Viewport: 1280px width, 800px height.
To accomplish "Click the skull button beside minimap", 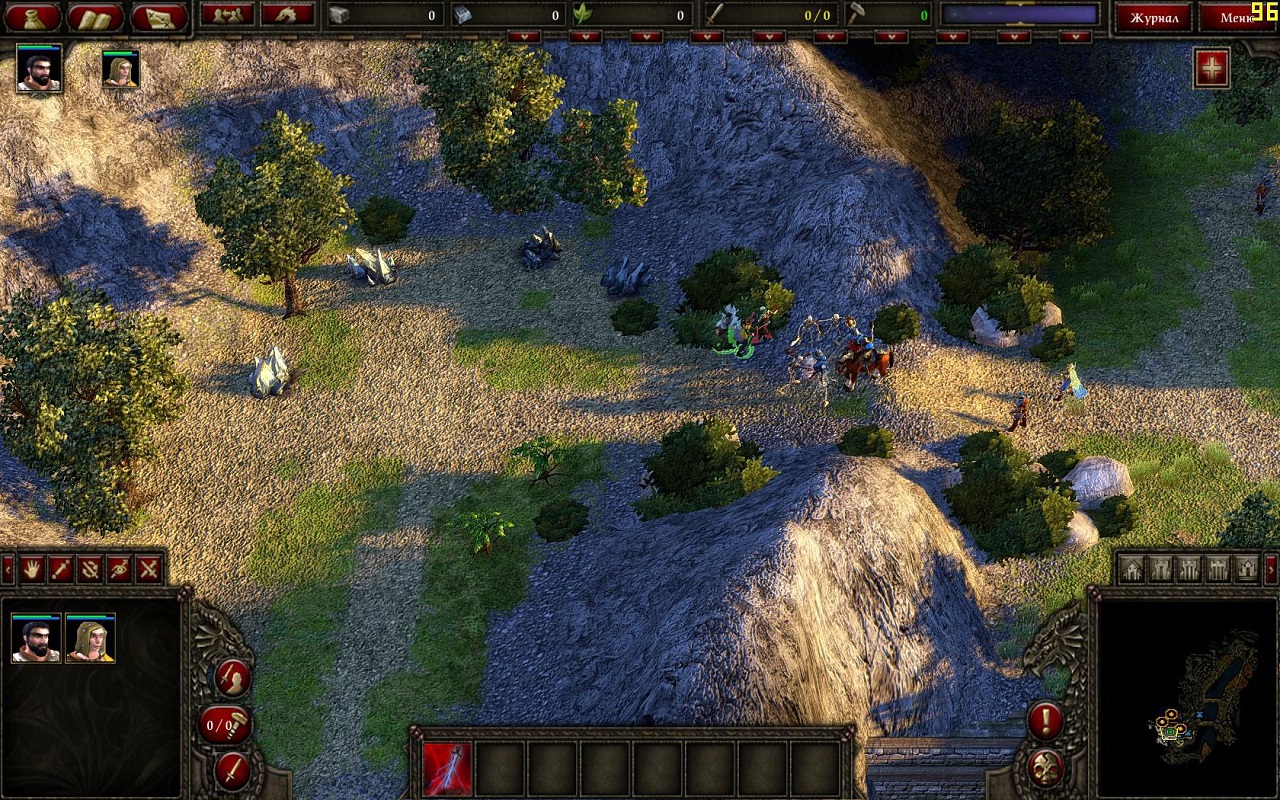I will 1045,767.
